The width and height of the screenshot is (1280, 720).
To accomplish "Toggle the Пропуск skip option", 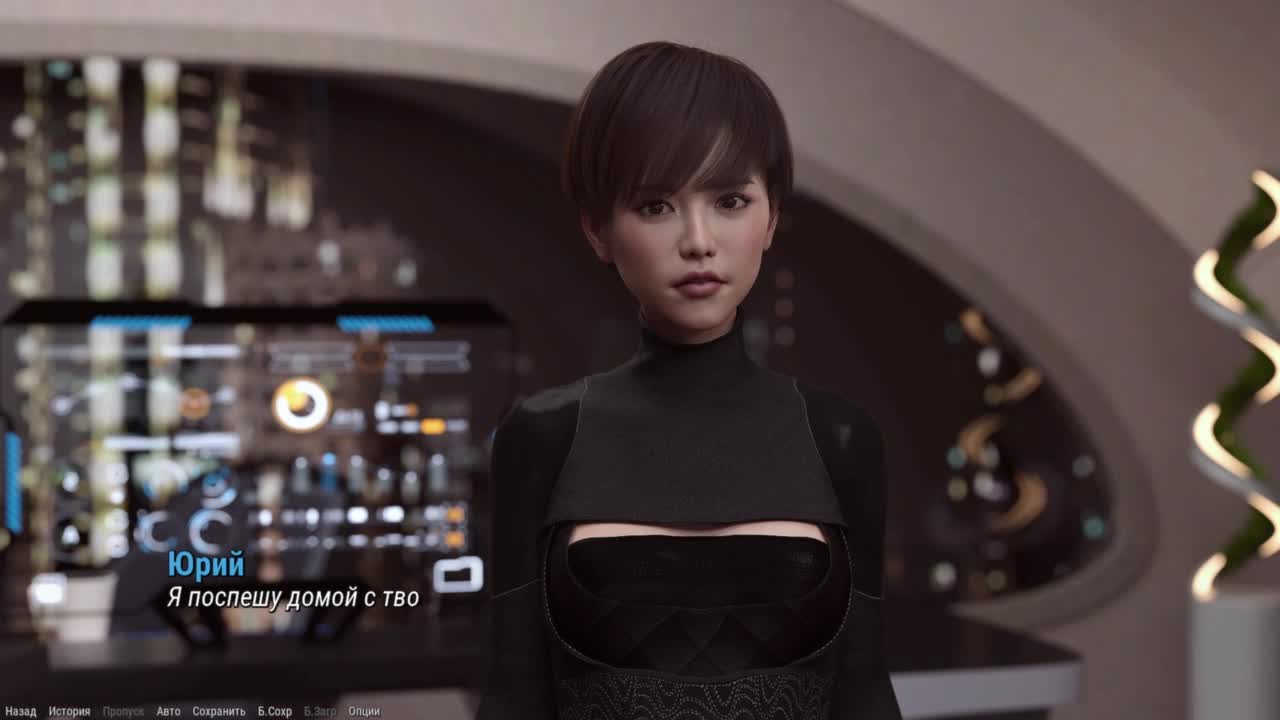I will click(123, 711).
